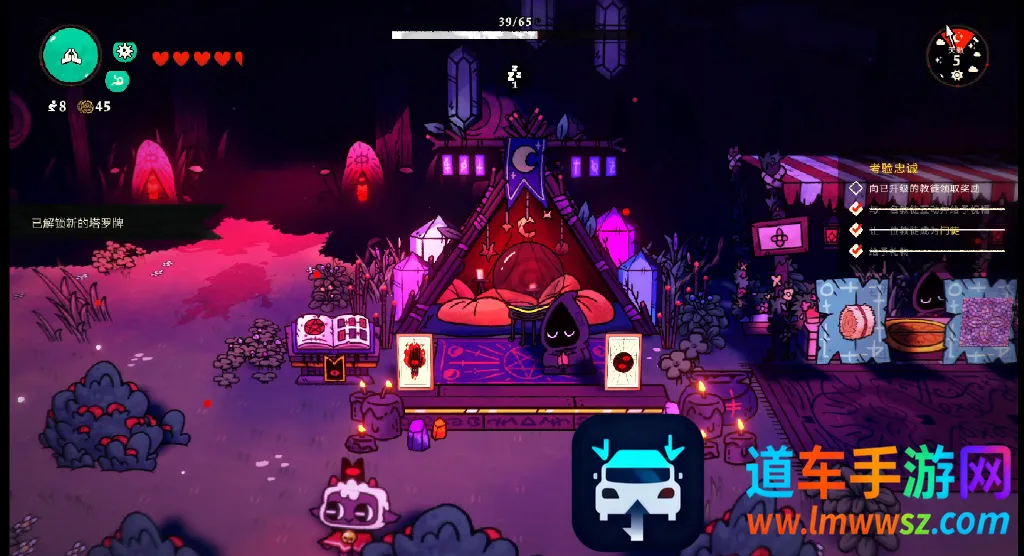1024x556 pixels.
Task: Click the small teal curse symbol icon
Action: [x=118, y=80]
